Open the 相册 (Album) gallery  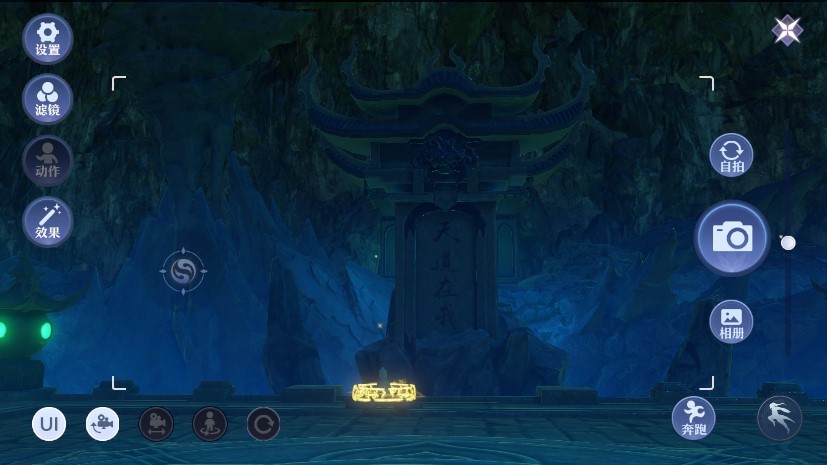731,321
